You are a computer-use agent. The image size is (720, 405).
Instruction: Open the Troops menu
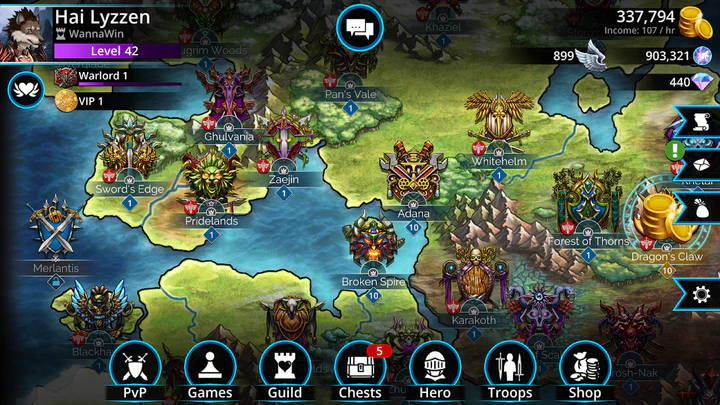tap(509, 368)
